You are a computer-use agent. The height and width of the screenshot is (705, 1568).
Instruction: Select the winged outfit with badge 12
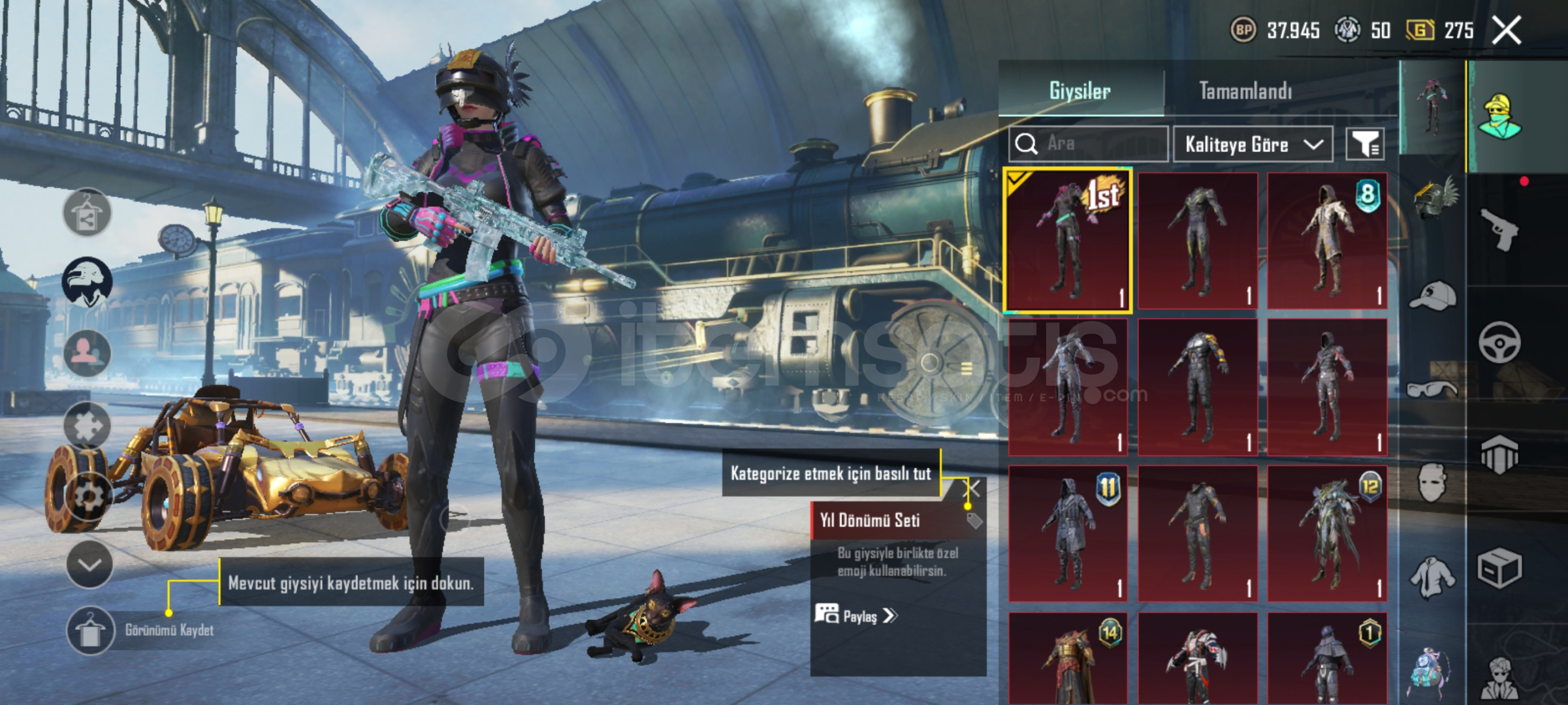tap(1327, 533)
